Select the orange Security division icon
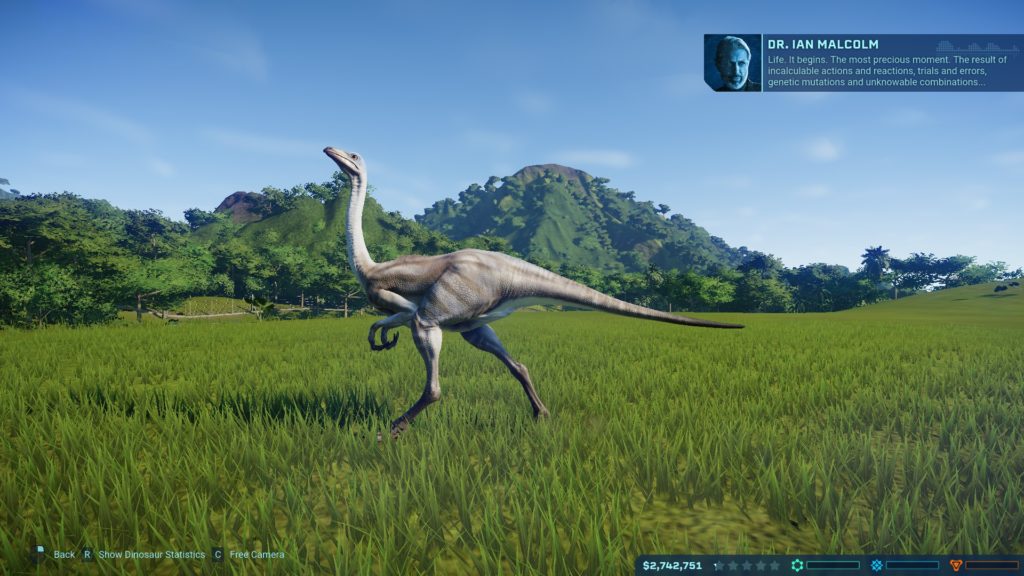The height and width of the screenshot is (576, 1024). [x=956, y=565]
